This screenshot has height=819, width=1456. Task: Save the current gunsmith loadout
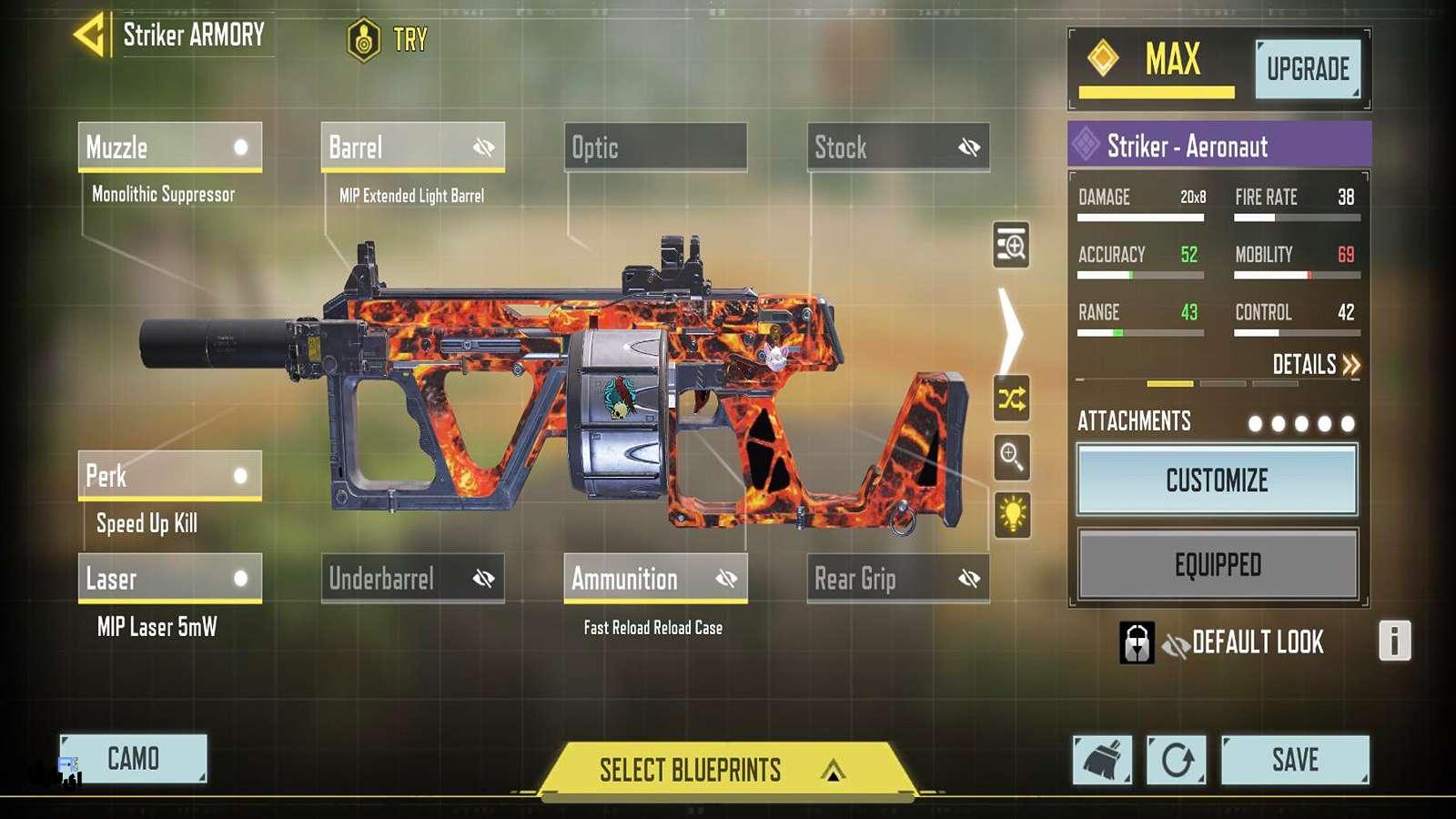[x=1294, y=760]
